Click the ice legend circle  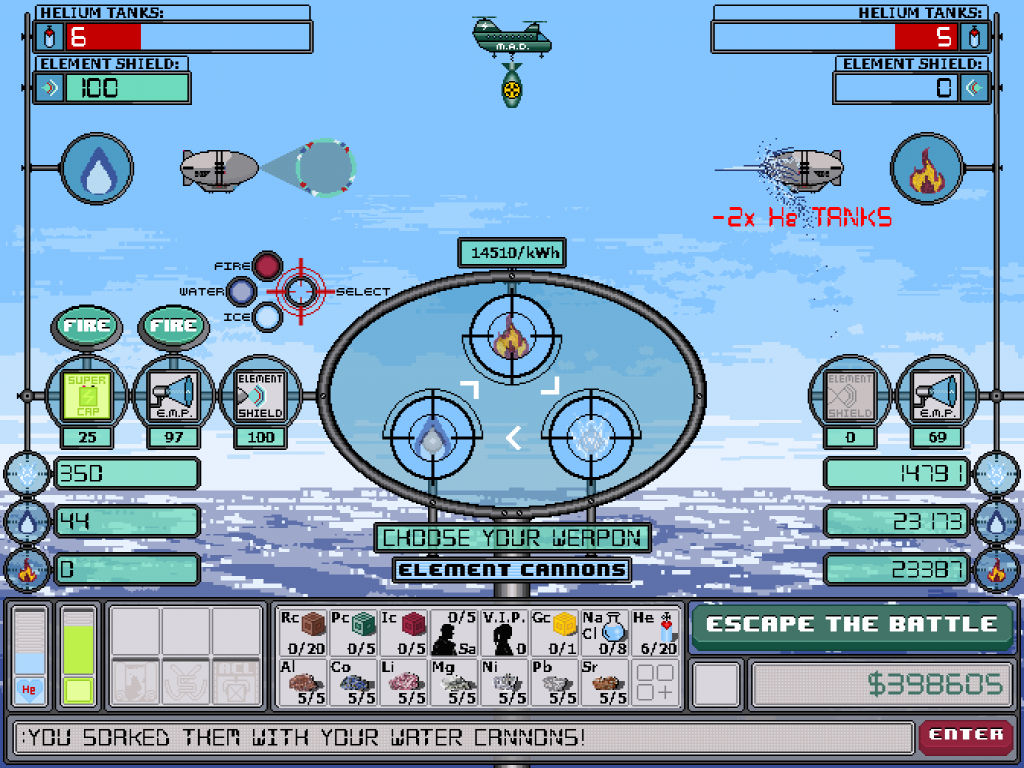267,317
